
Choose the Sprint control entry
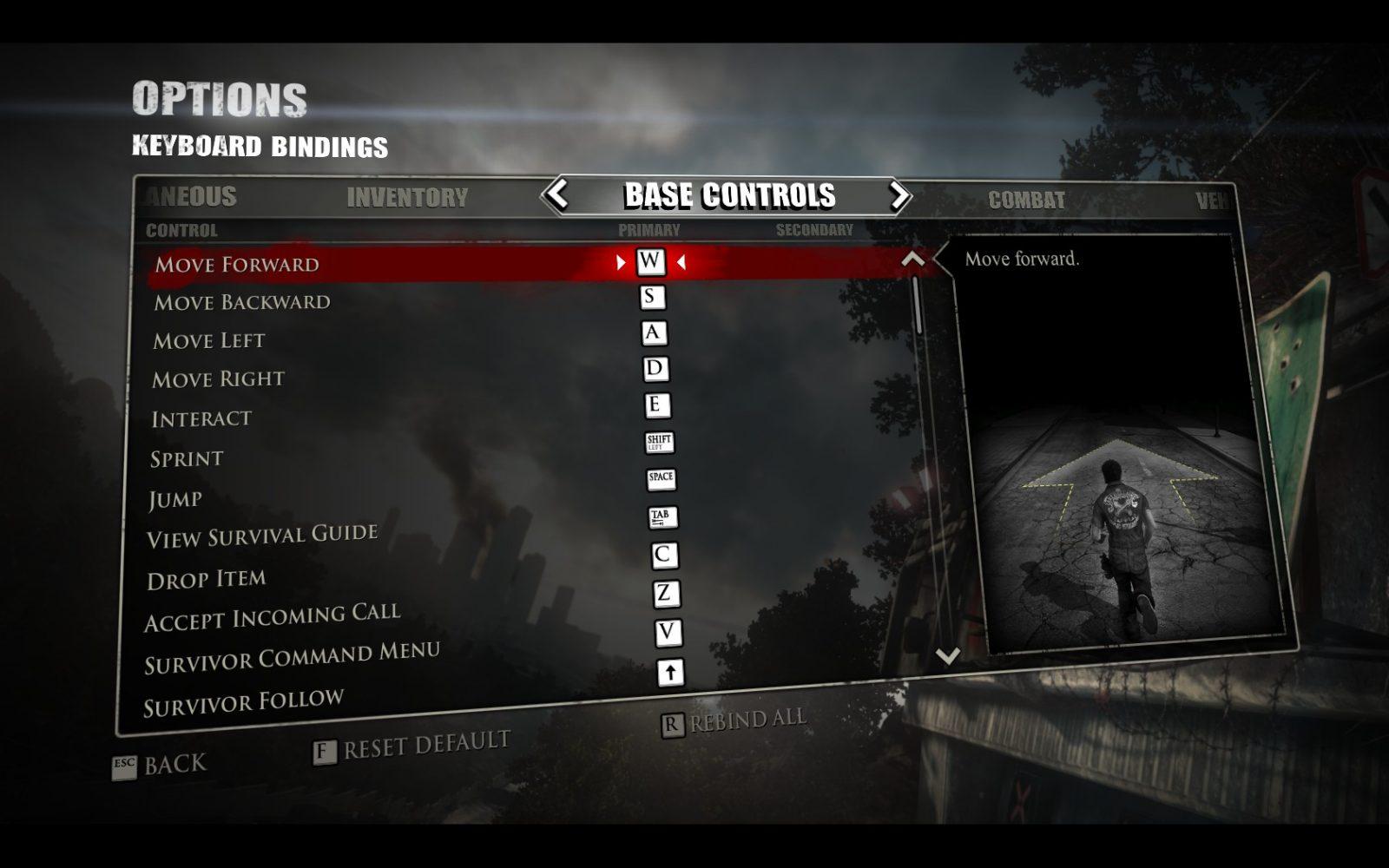187,458
